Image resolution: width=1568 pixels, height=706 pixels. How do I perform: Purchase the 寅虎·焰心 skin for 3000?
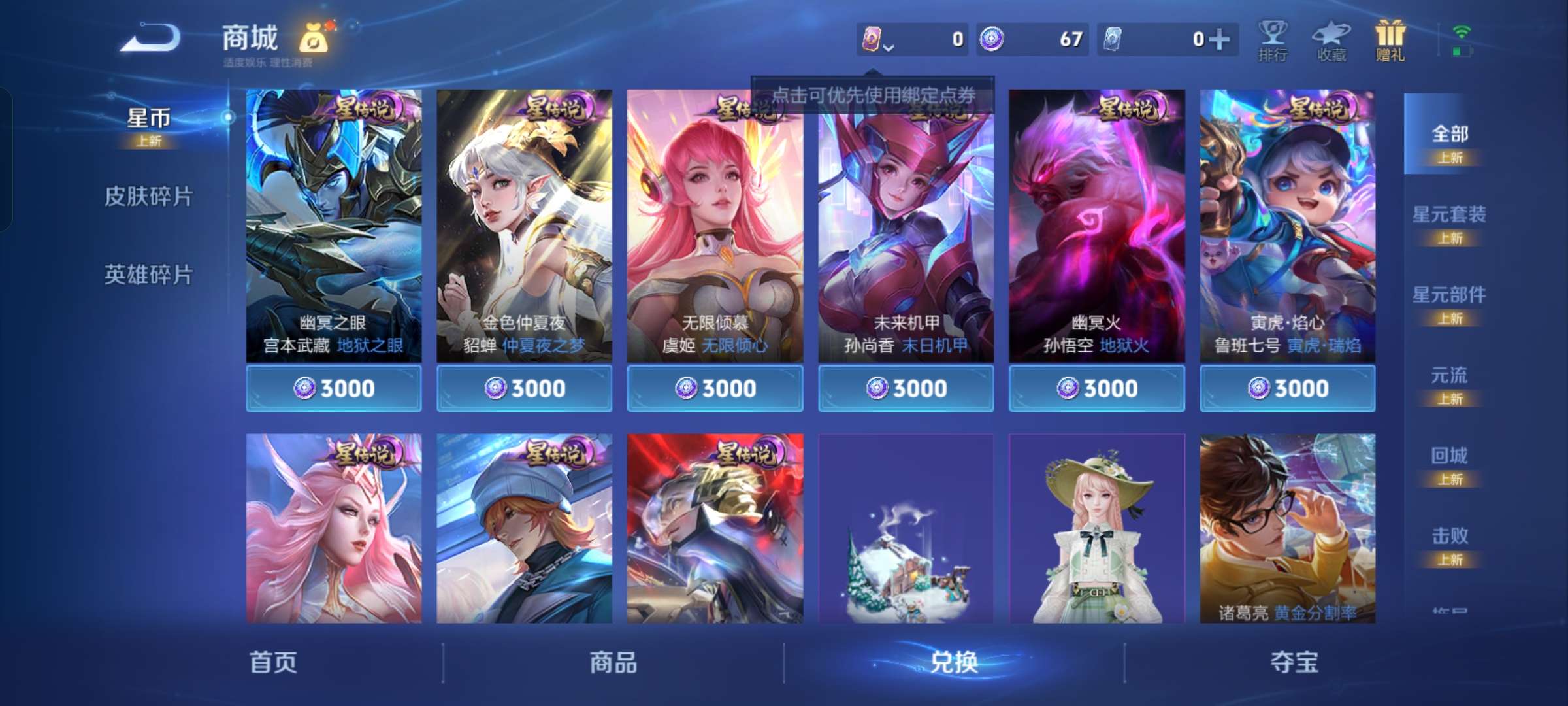point(1288,388)
